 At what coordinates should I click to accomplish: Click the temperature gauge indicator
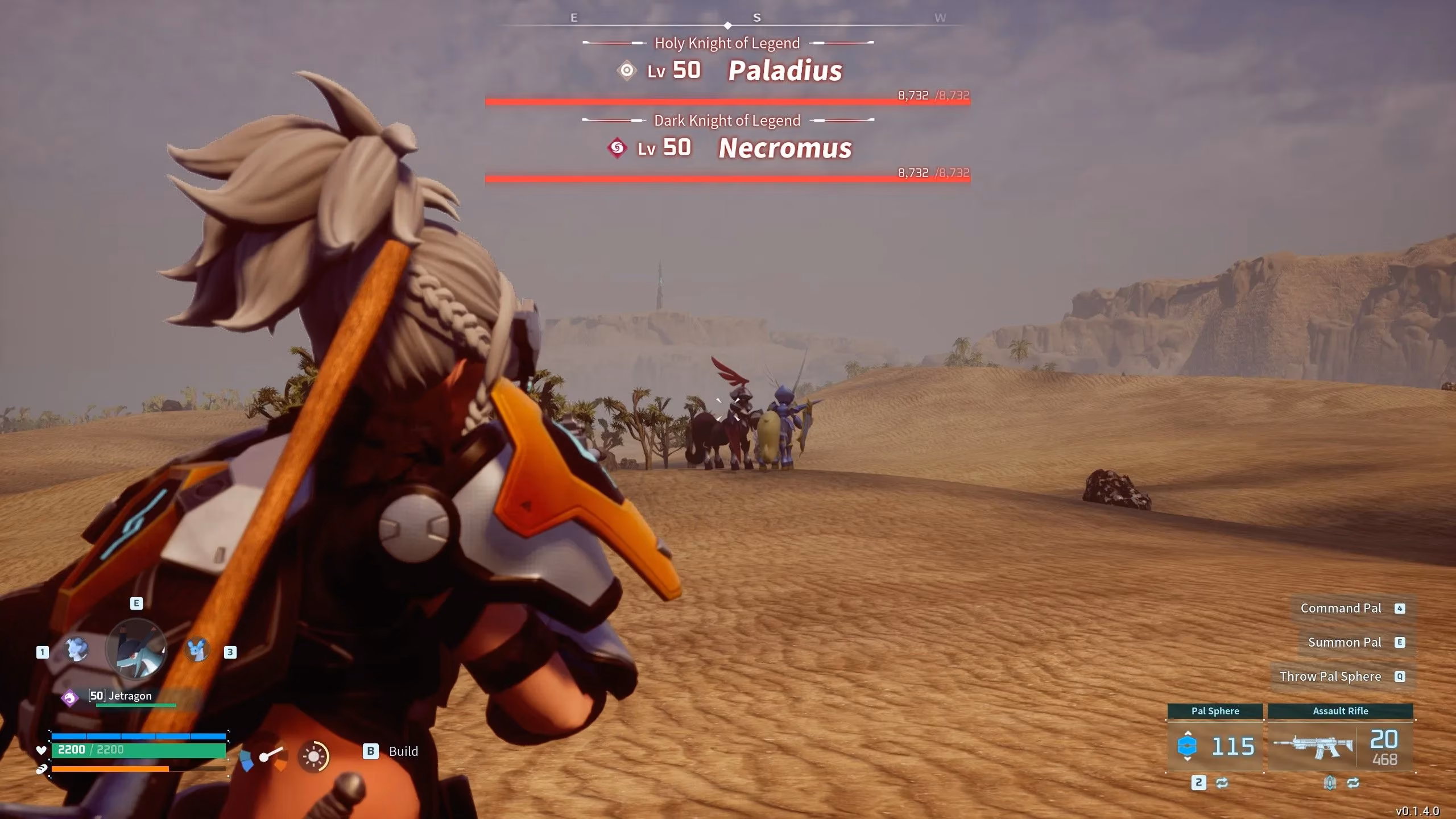pyautogui.click(x=263, y=756)
